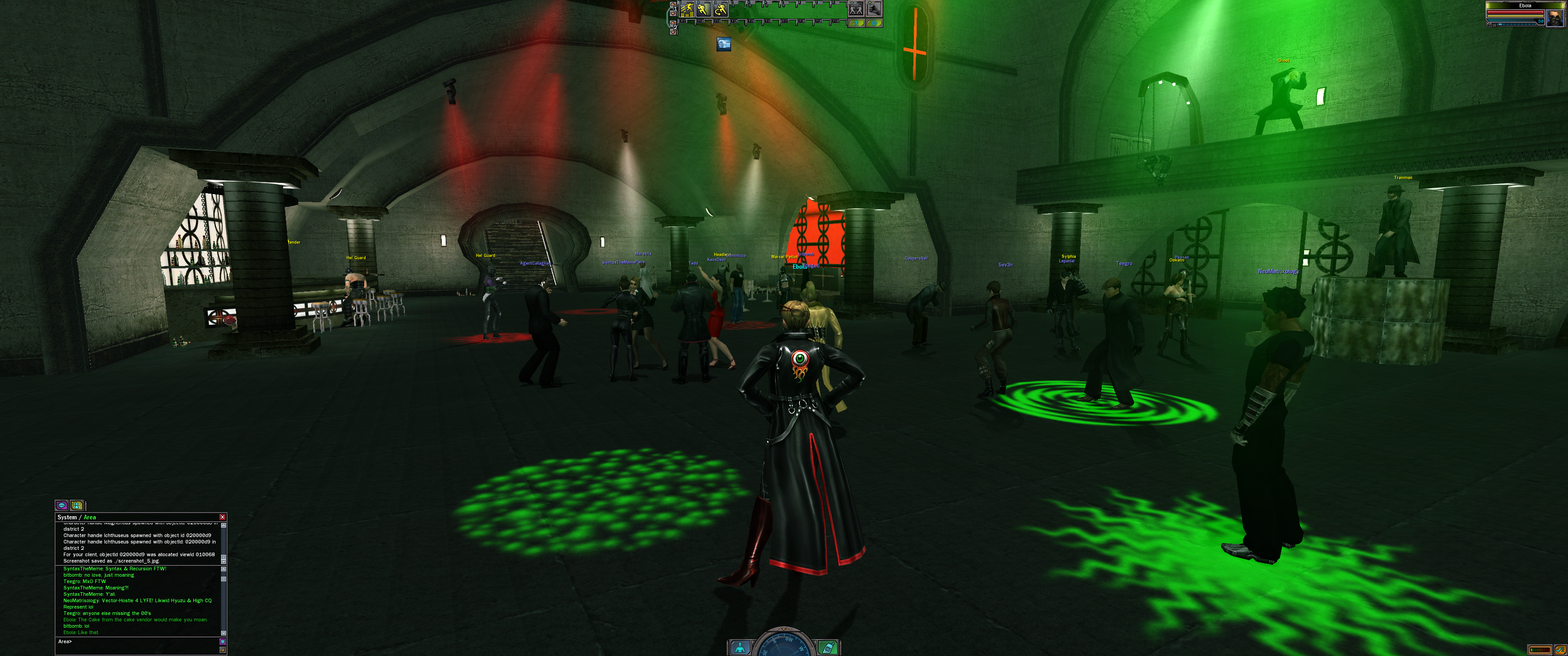
Task: Toggle the green crosshair target button
Action: 874,23
